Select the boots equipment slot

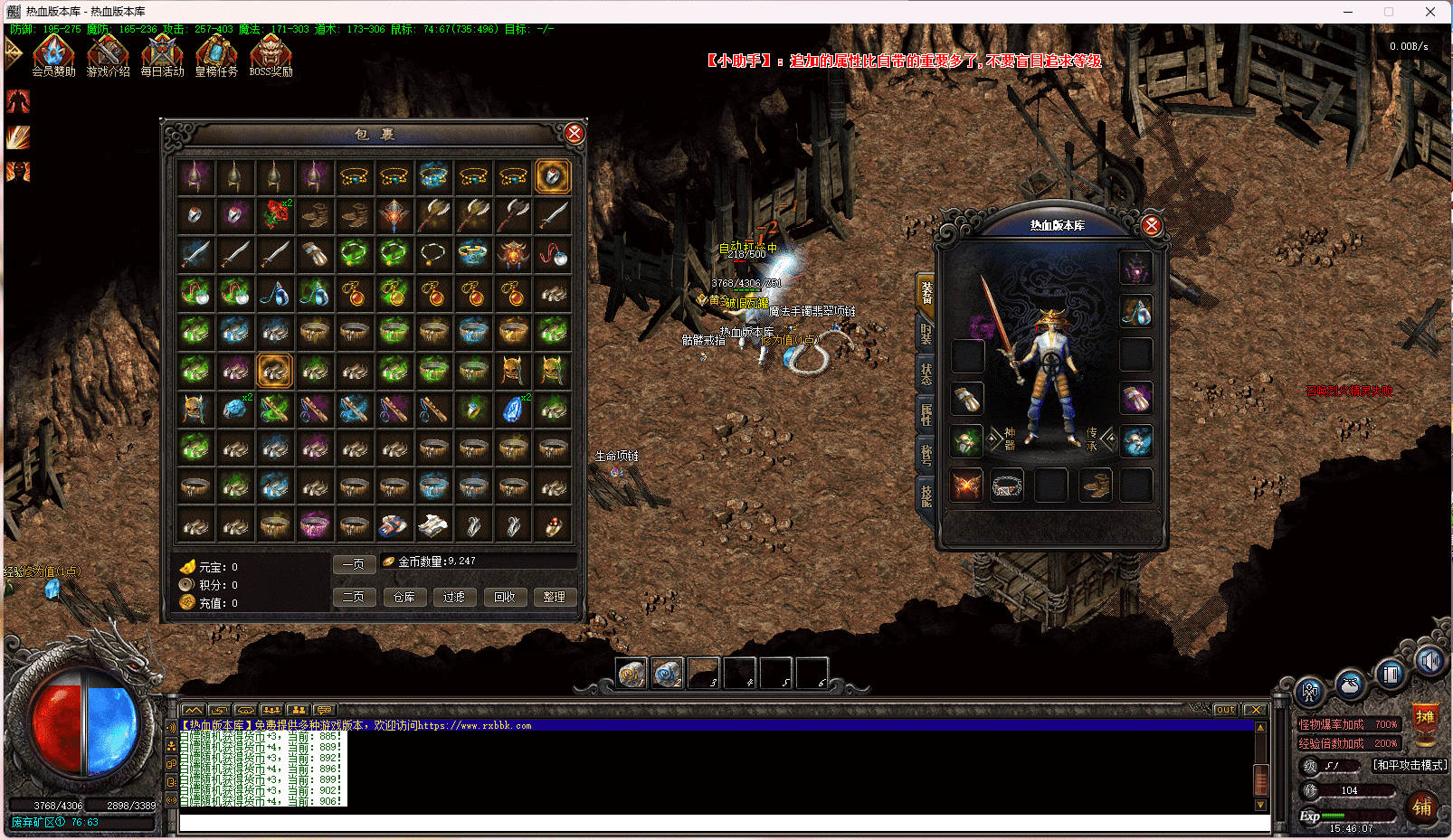click(x=1096, y=486)
